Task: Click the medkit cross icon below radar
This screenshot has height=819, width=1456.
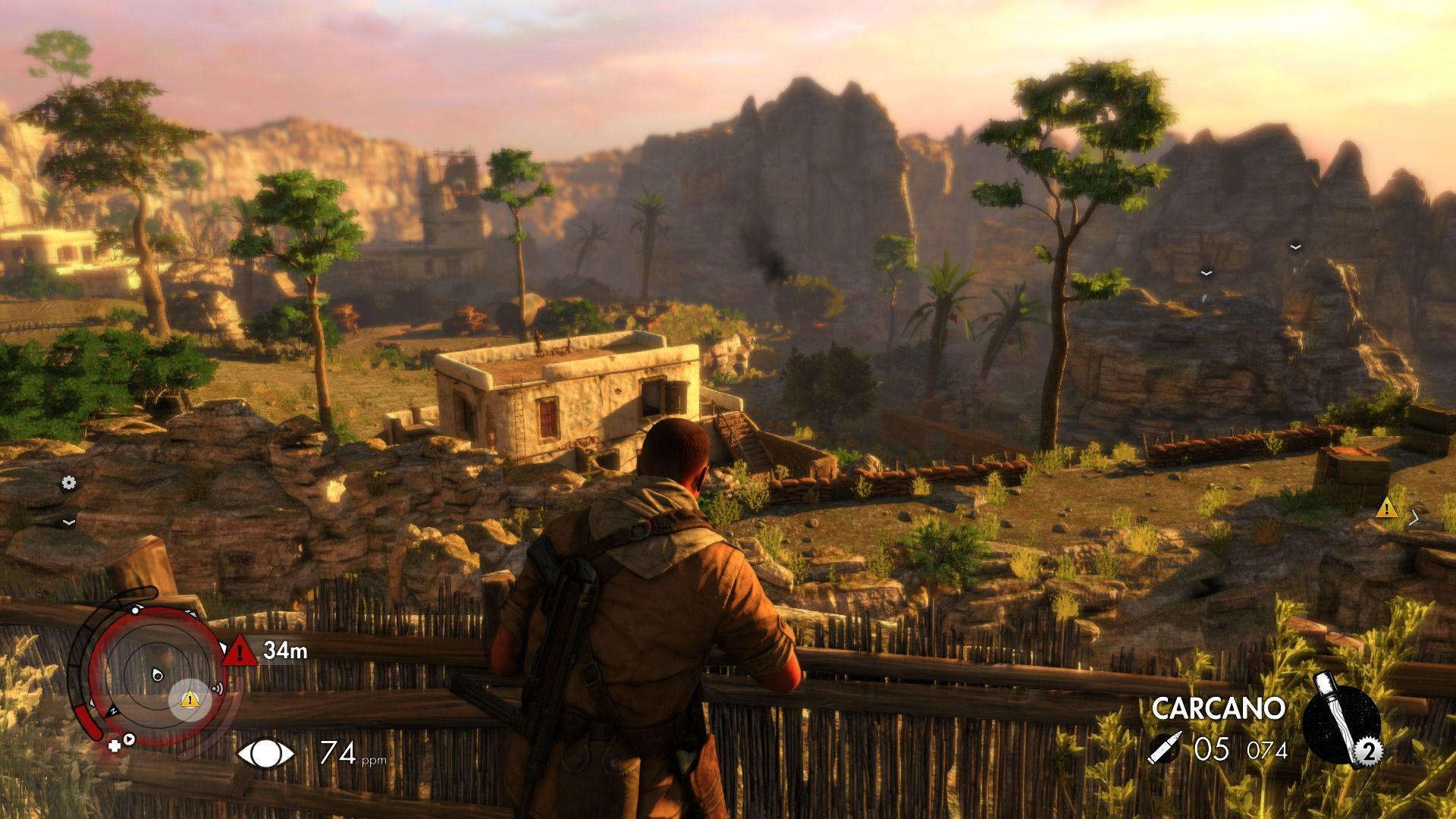Action: pyautogui.click(x=115, y=745)
